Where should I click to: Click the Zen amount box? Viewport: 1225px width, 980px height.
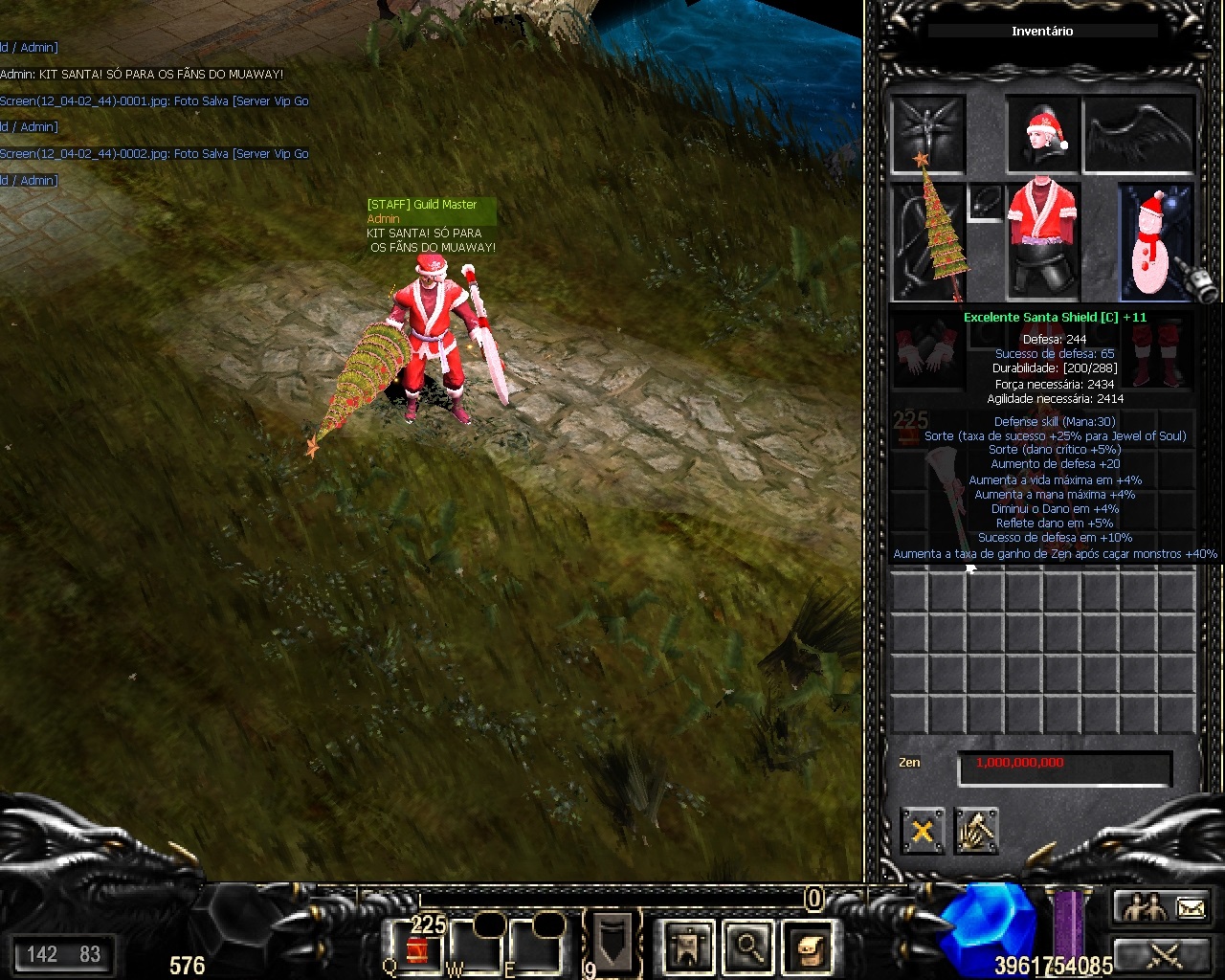click(1064, 768)
